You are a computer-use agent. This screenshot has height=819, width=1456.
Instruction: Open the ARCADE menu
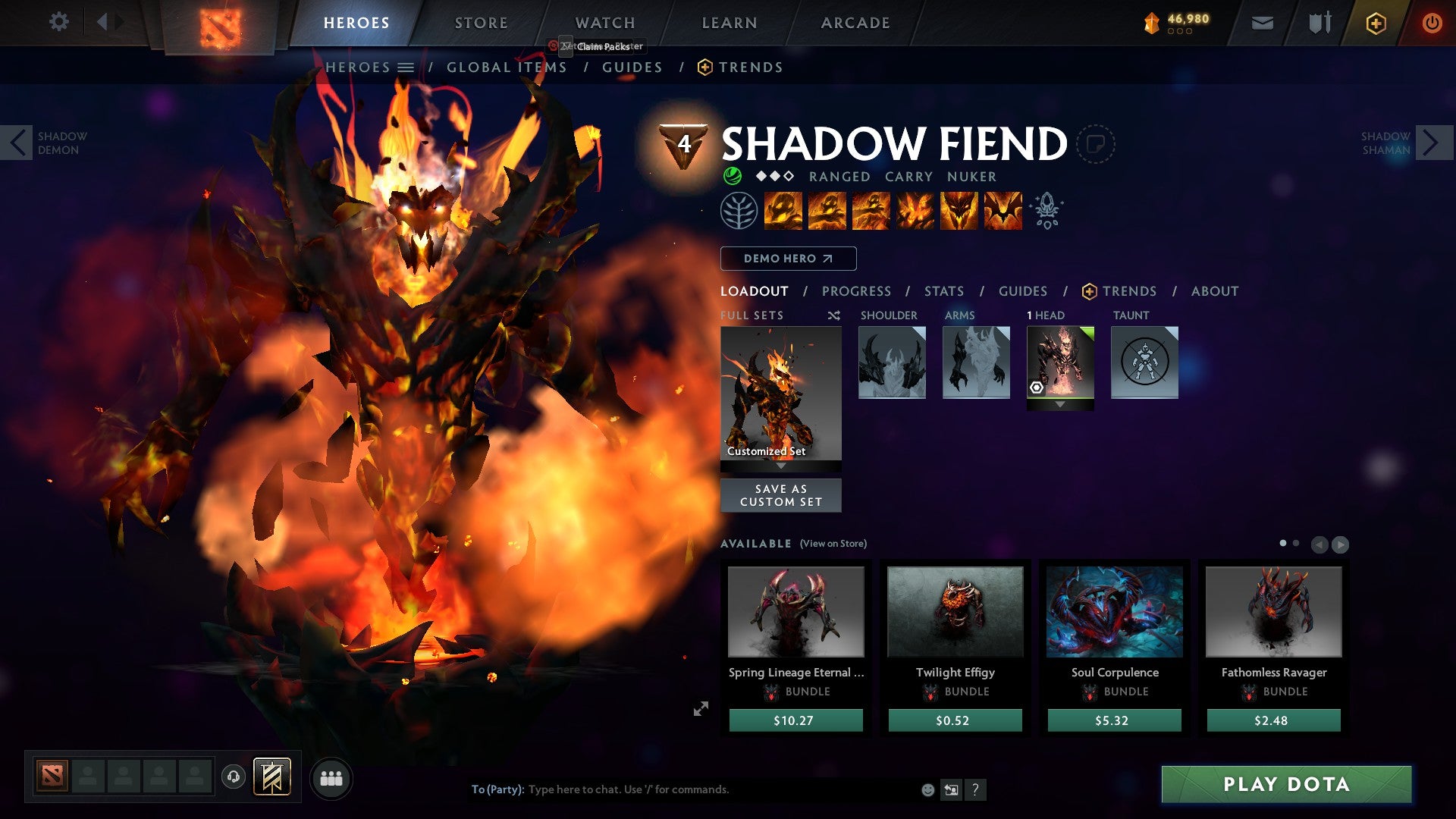(x=855, y=22)
